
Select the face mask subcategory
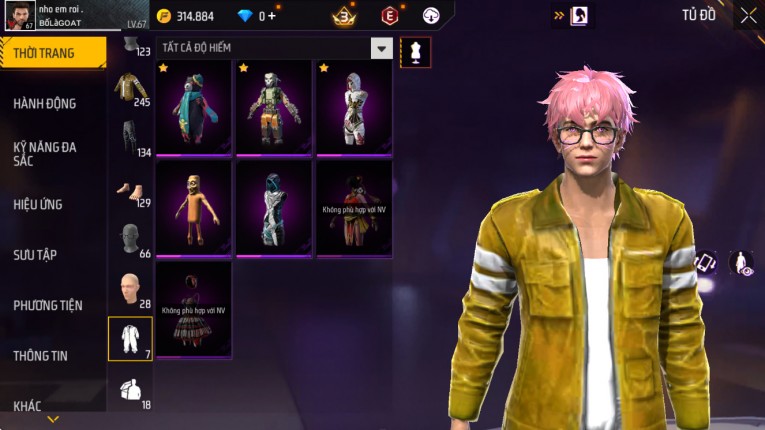130,240
